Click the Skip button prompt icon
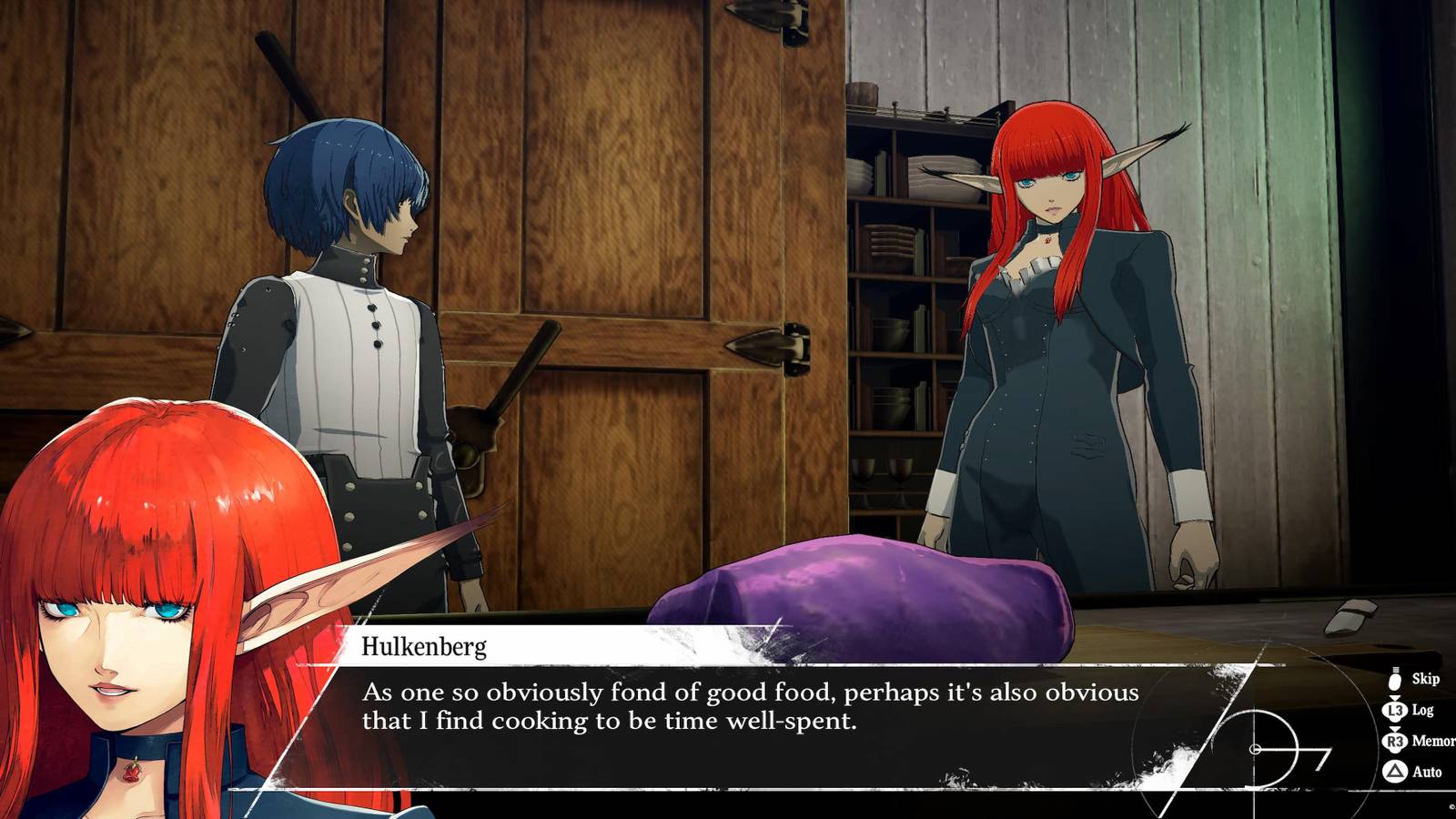This screenshot has width=1456, height=819. pyautogui.click(x=1394, y=682)
